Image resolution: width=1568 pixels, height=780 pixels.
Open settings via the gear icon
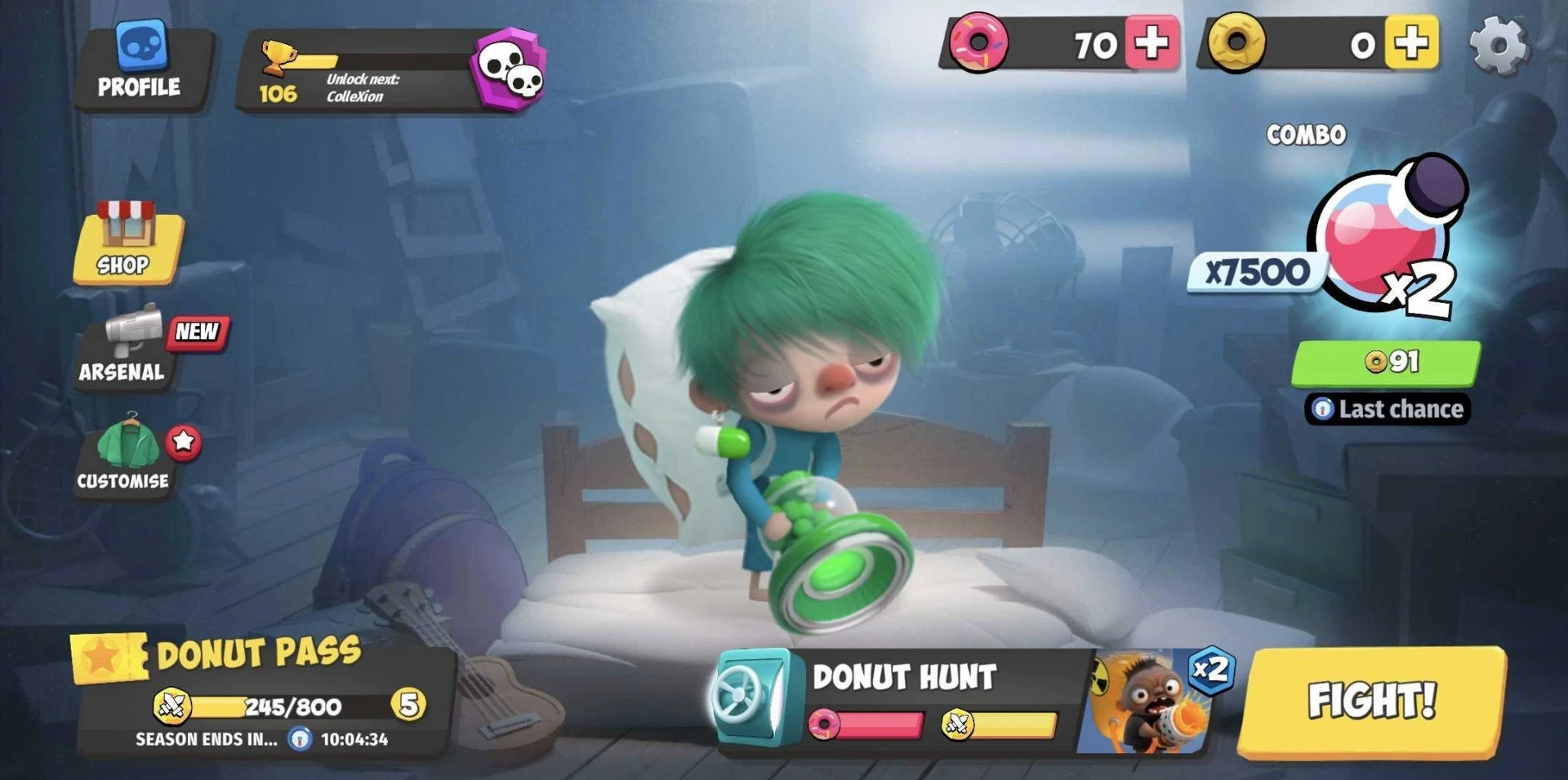coord(1498,46)
